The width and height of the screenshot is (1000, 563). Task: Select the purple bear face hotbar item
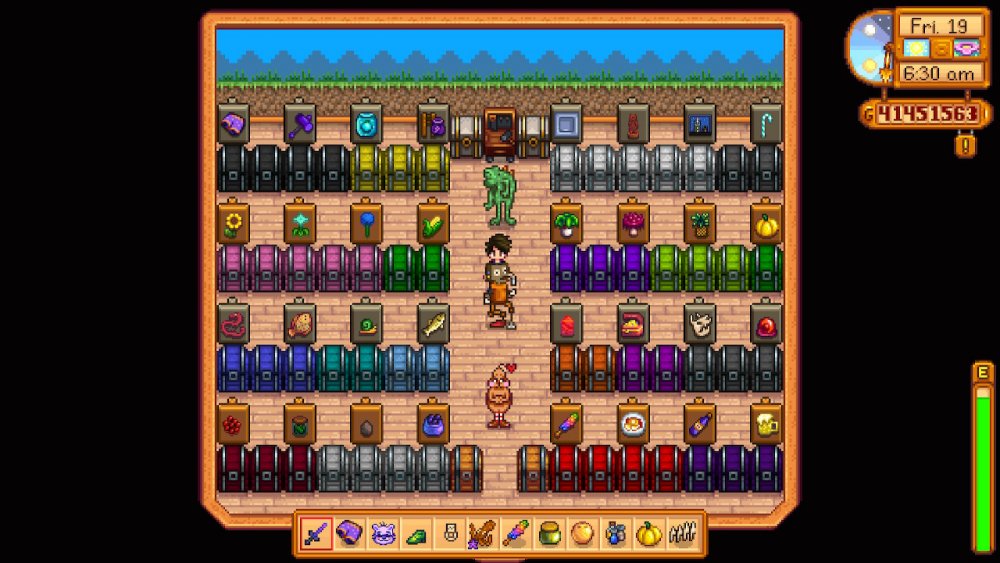click(383, 534)
